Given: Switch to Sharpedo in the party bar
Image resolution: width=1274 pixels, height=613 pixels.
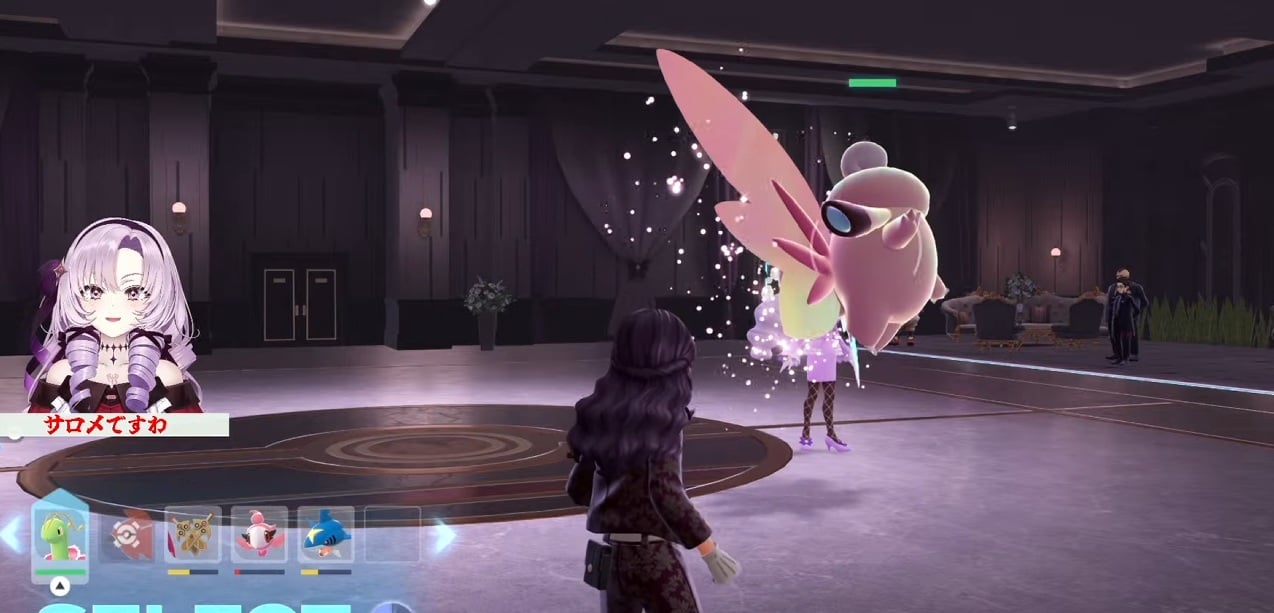Looking at the screenshot, I should pos(326,535).
